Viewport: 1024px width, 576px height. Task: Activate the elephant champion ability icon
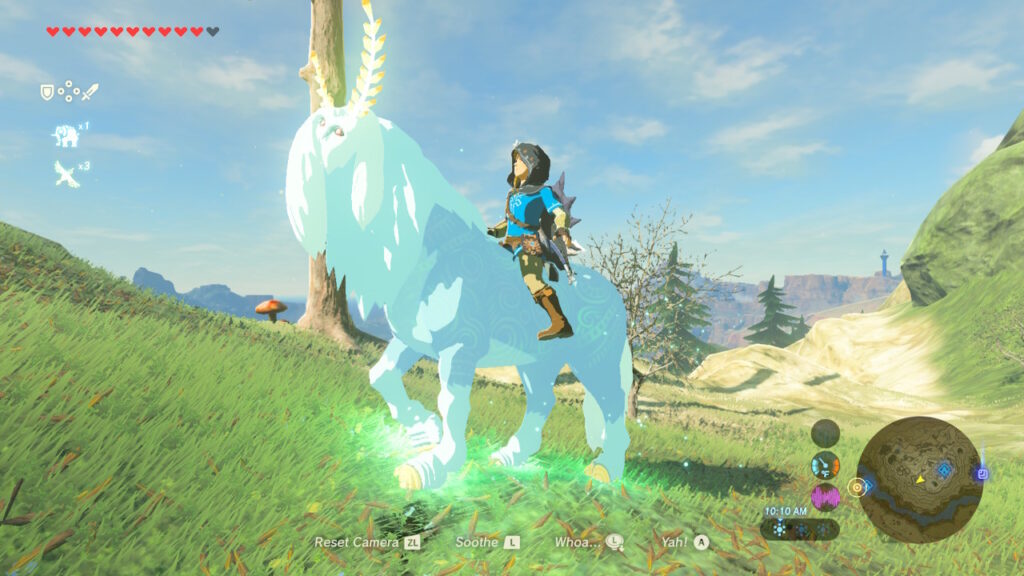(66, 136)
